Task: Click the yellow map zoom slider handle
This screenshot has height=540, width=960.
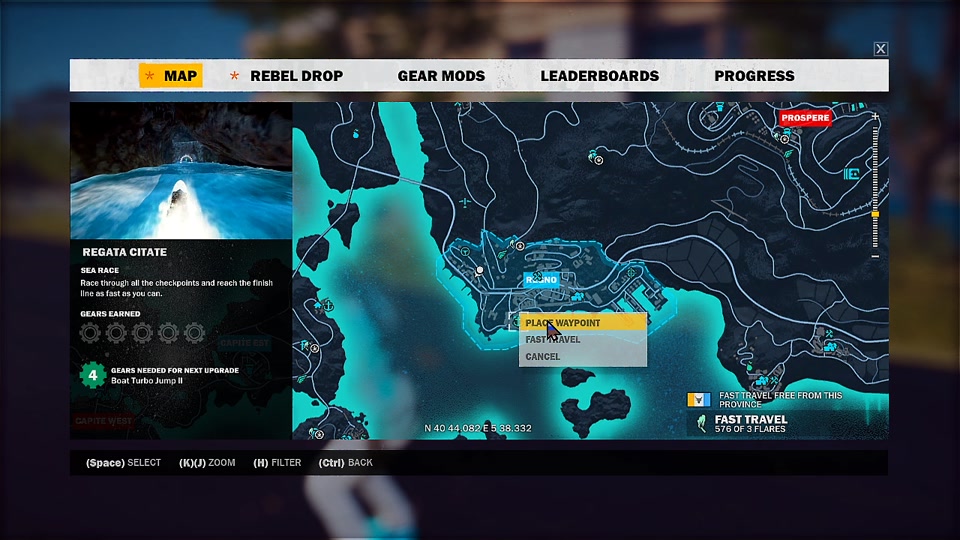Action: [x=876, y=214]
